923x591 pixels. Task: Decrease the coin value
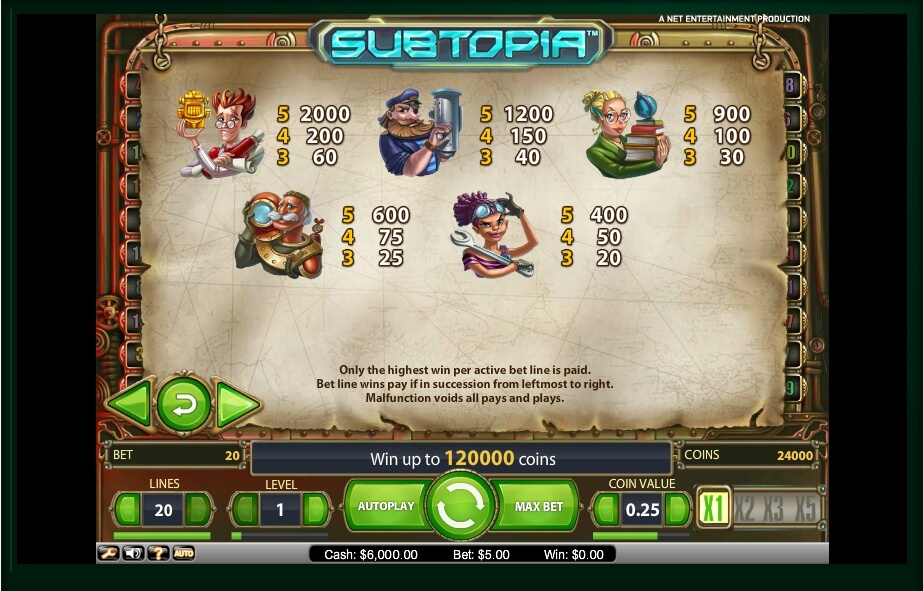tap(607, 510)
